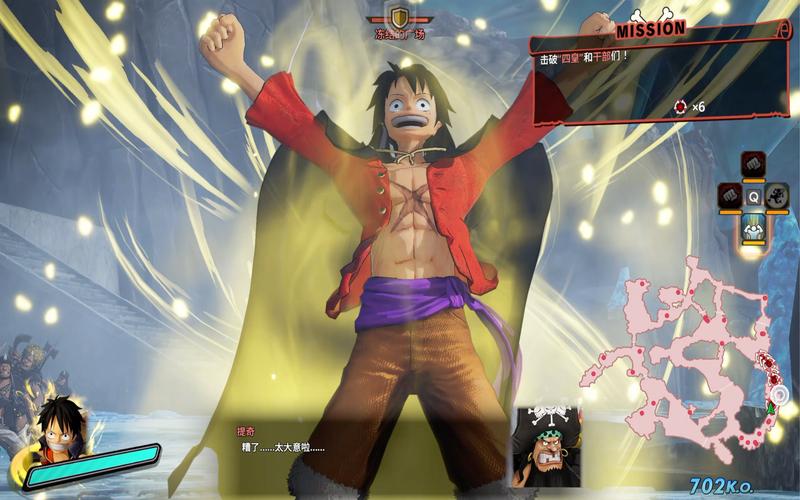Click the Blackbeard dialogue portrait
This screenshot has width=800, height=500.
click(546, 446)
